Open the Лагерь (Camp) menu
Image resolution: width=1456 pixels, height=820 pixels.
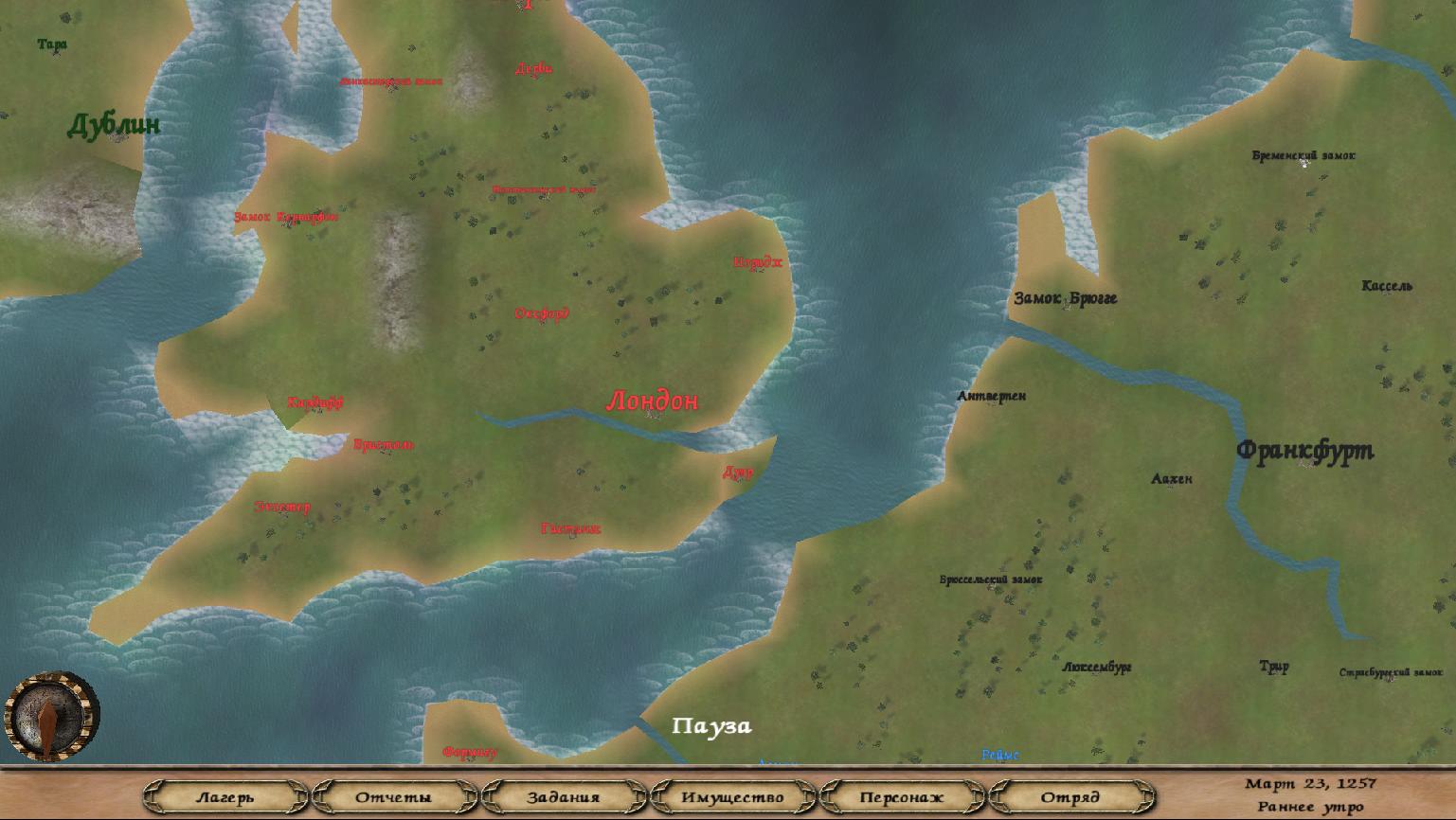225,797
